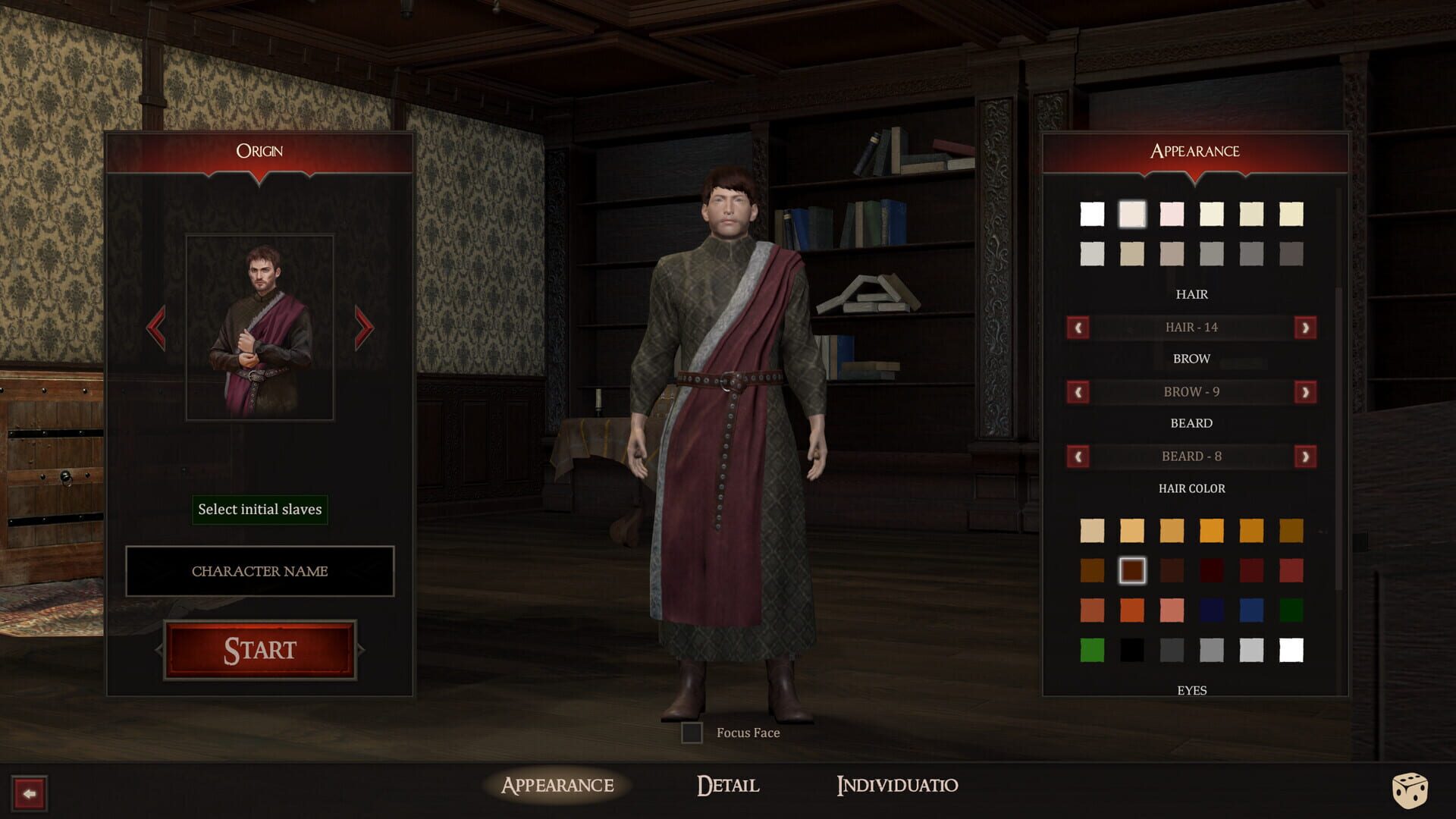Select next brow style after BROW - 9
Image resolution: width=1456 pixels, height=819 pixels.
tap(1306, 391)
